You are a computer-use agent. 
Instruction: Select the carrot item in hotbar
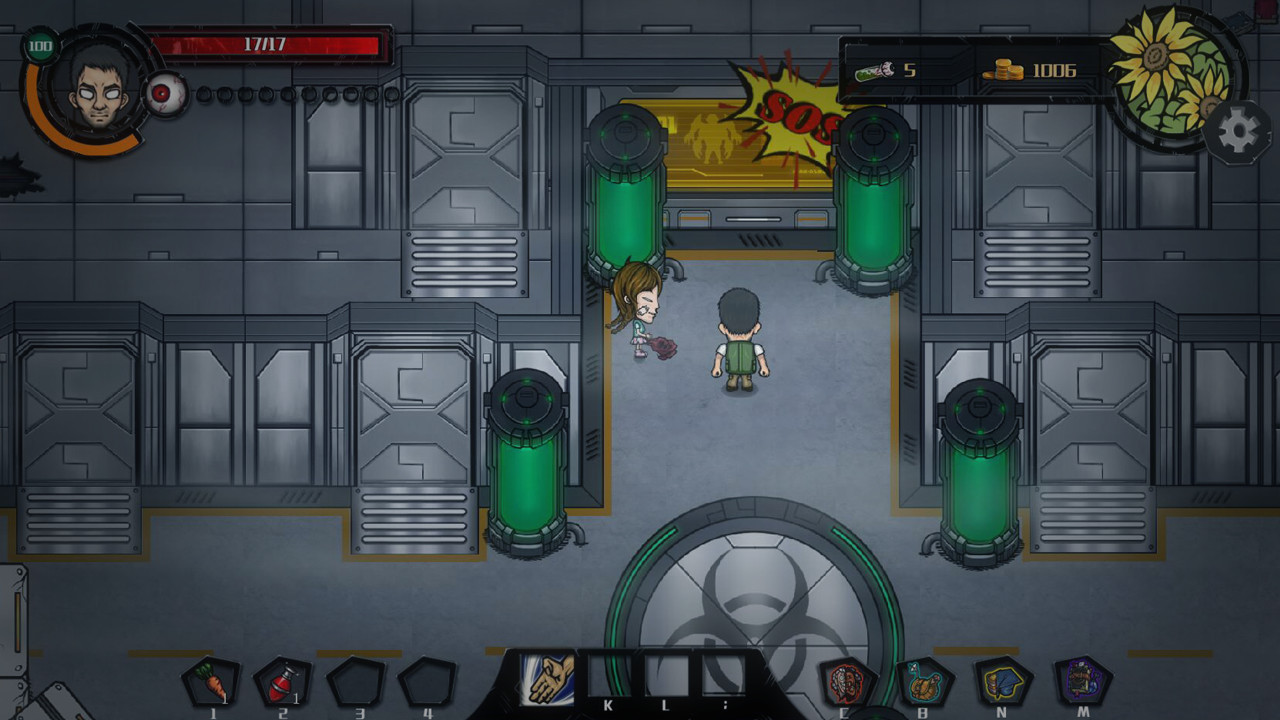point(210,682)
